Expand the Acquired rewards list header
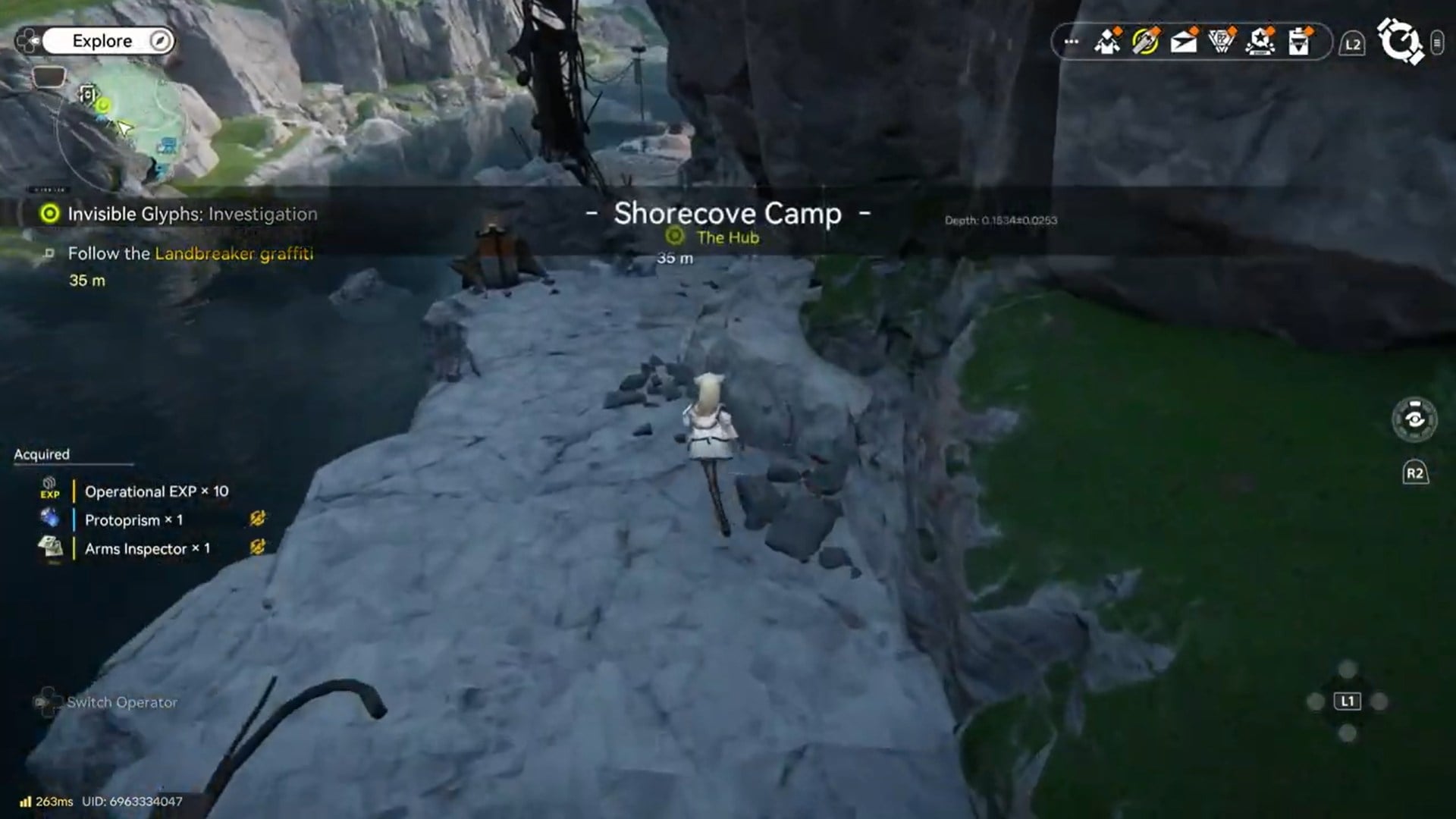Image resolution: width=1456 pixels, height=819 pixels. click(x=41, y=454)
